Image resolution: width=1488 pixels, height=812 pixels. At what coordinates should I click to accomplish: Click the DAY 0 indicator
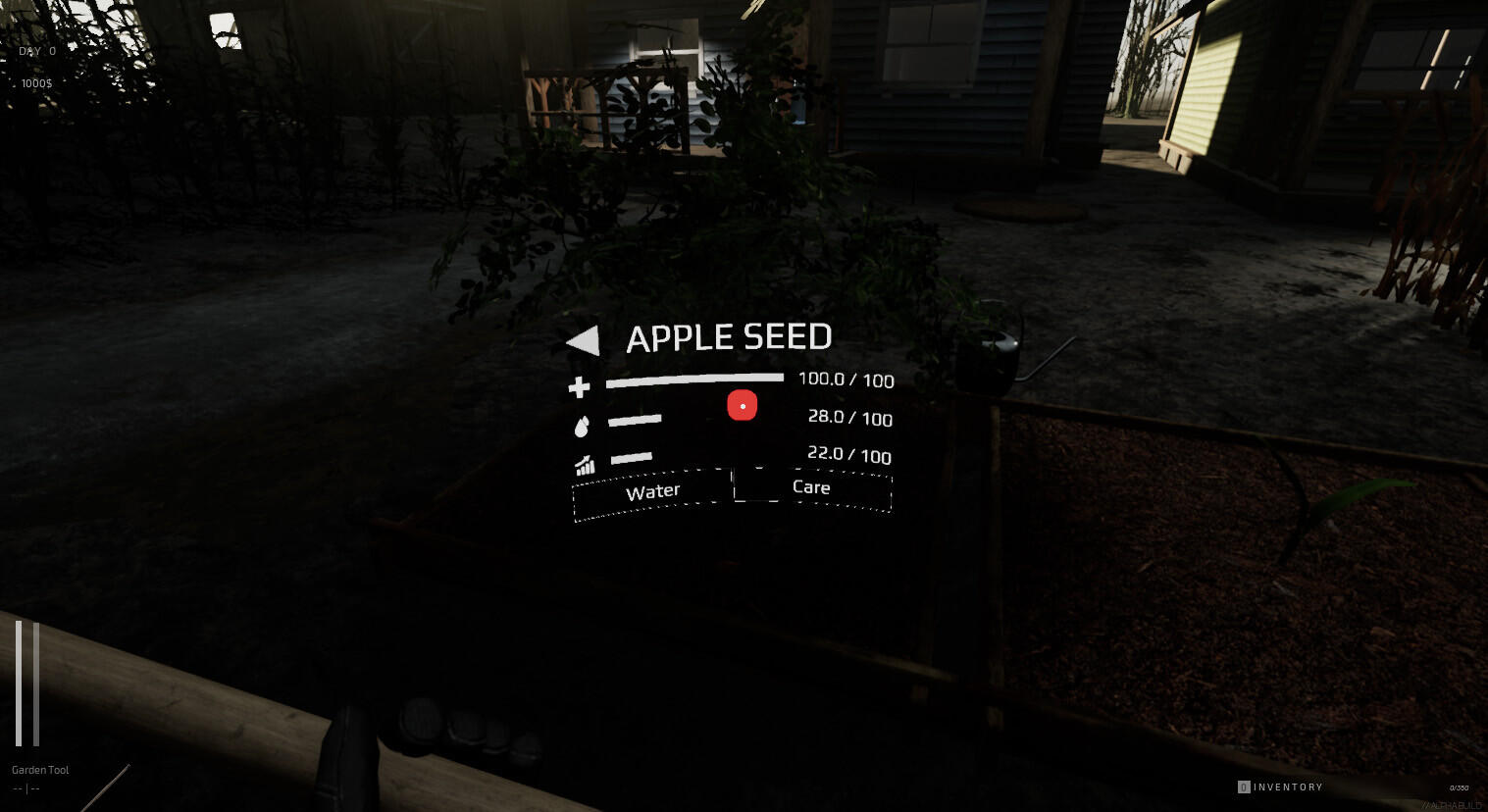35,50
